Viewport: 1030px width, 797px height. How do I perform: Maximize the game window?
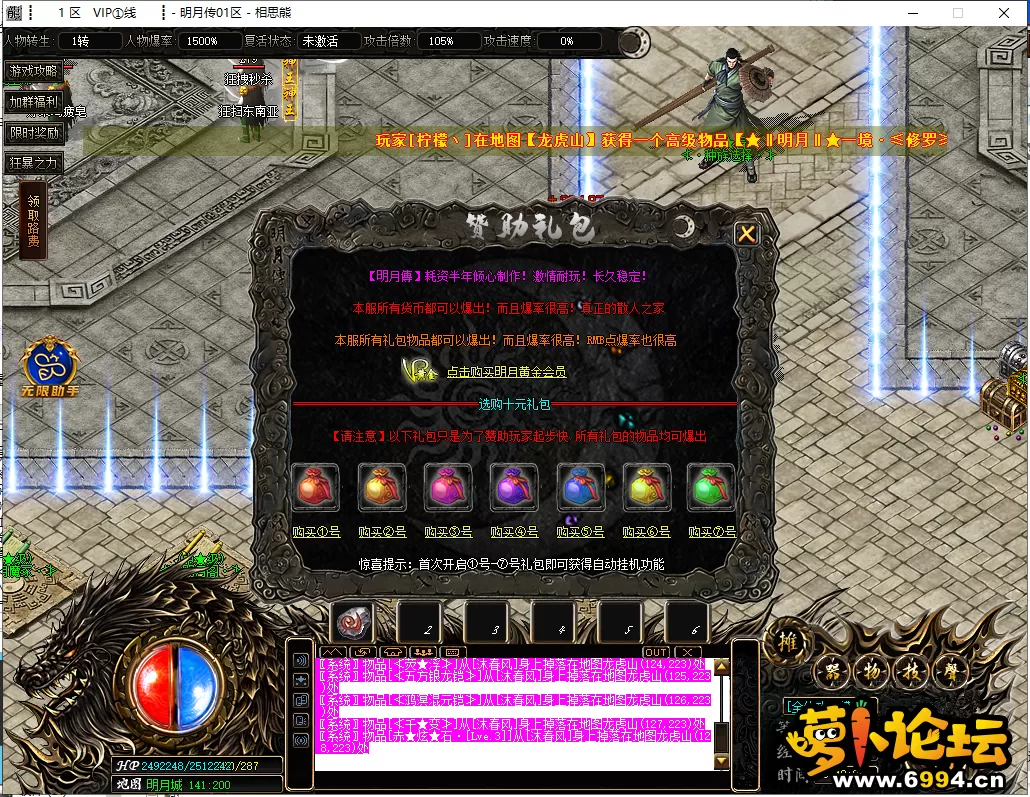[x=957, y=13]
